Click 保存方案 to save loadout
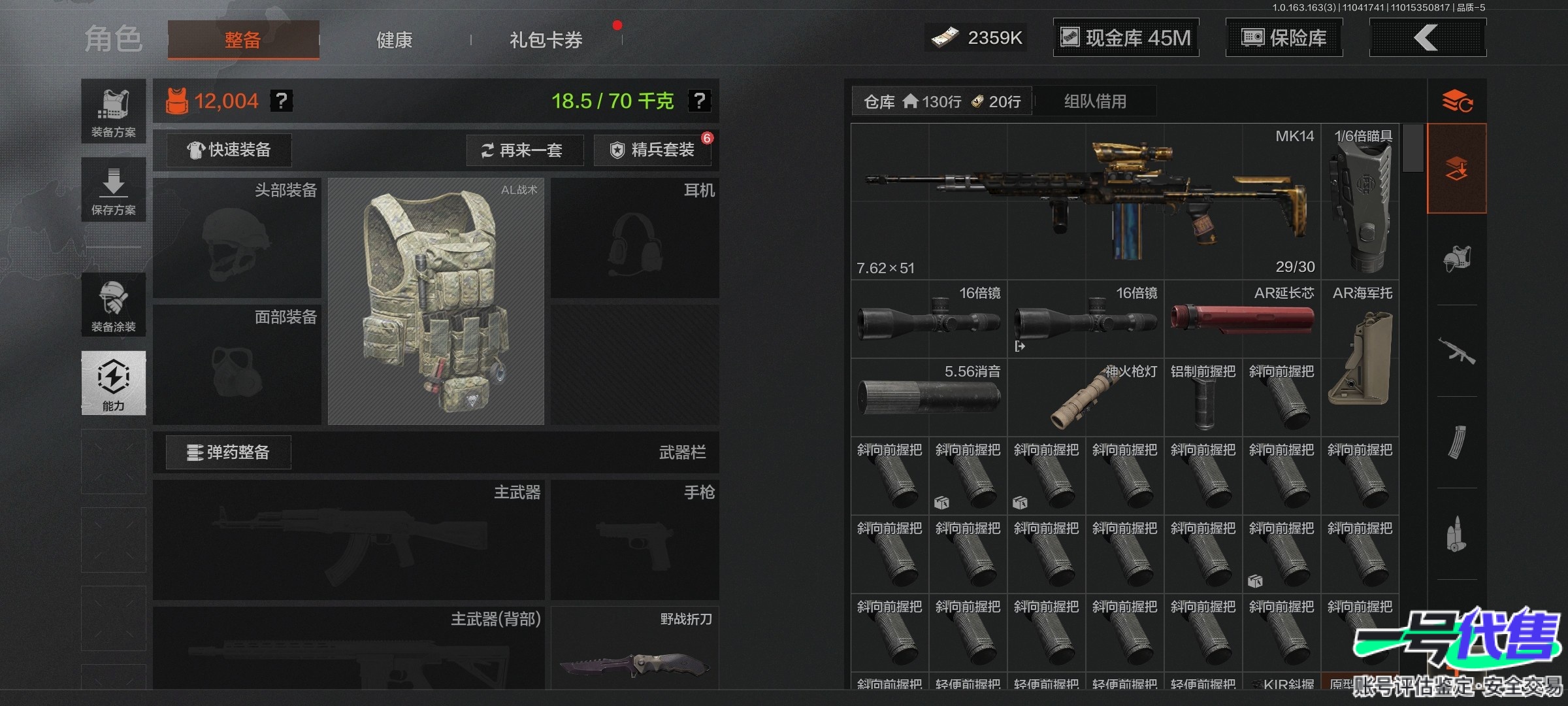1568x706 pixels. (114, 190)
